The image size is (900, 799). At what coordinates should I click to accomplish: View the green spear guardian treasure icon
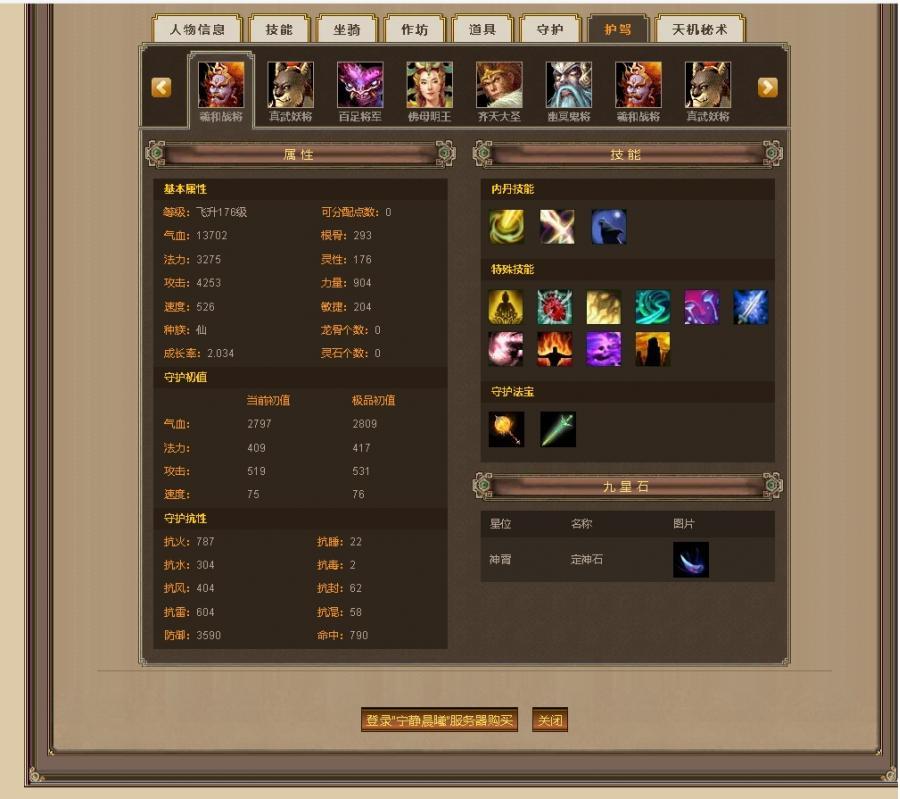(x=558, y=429)
